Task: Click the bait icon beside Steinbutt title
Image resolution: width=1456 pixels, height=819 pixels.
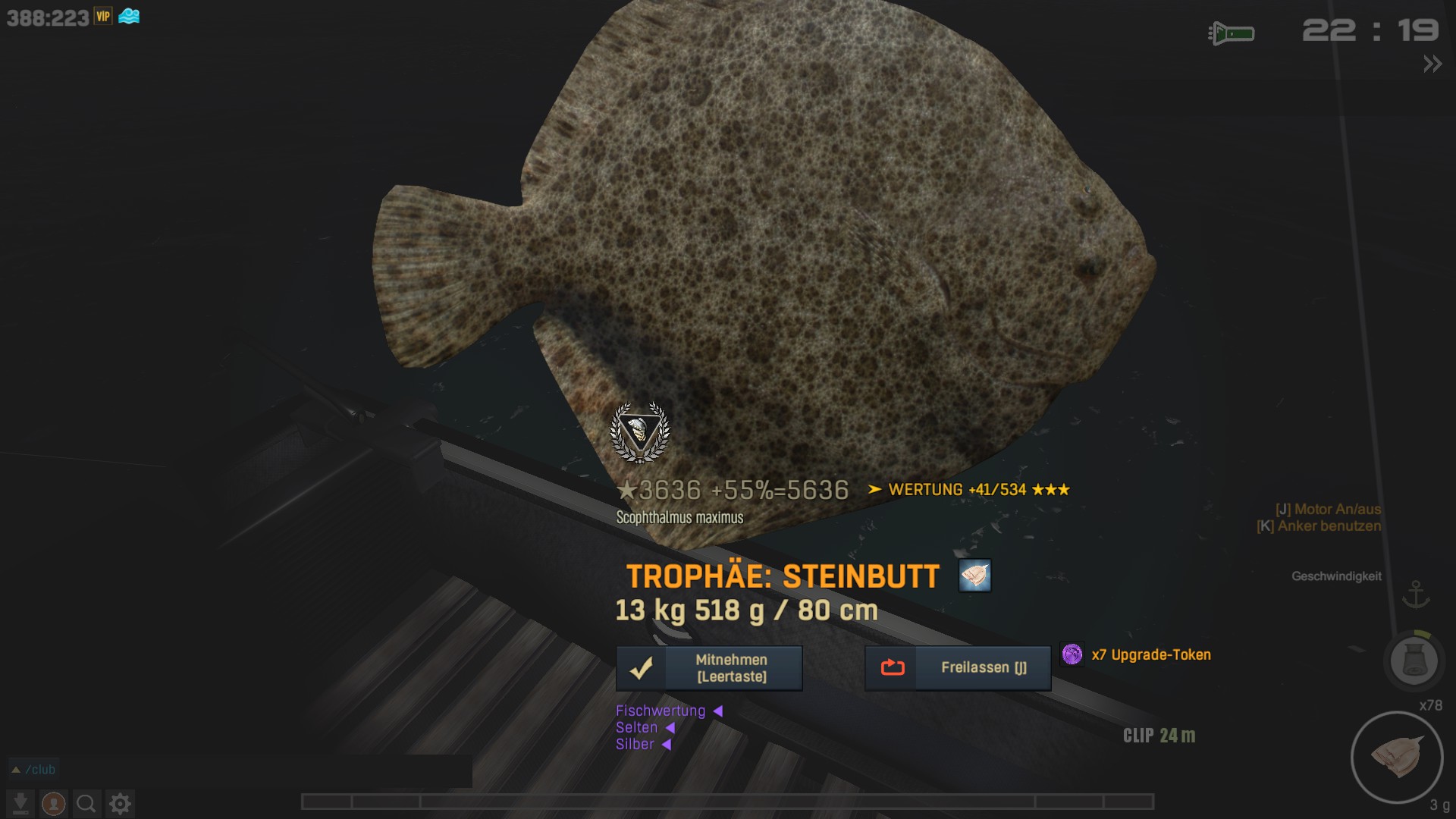Action: (974, 576)
